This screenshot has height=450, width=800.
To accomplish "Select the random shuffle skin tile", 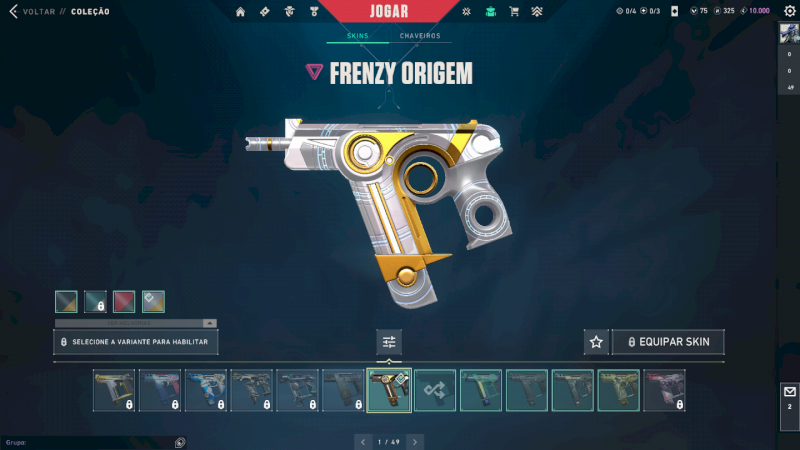I will [x=435, y=390].
